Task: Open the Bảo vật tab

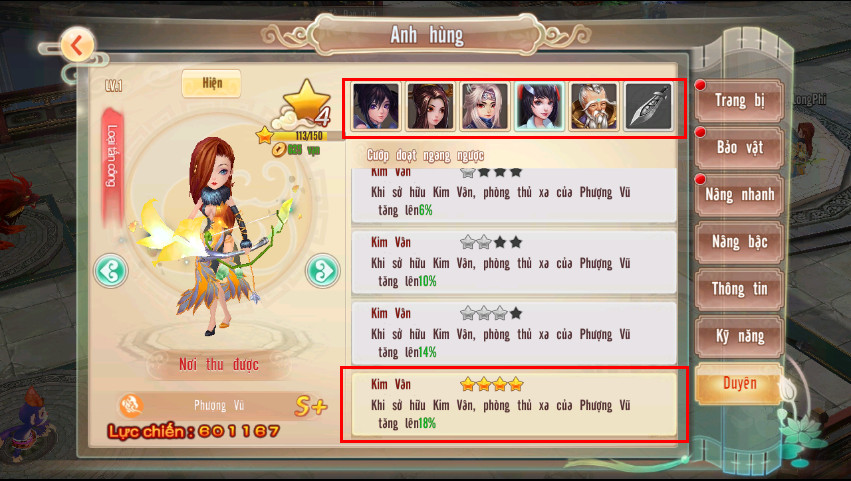Action: 739,147
